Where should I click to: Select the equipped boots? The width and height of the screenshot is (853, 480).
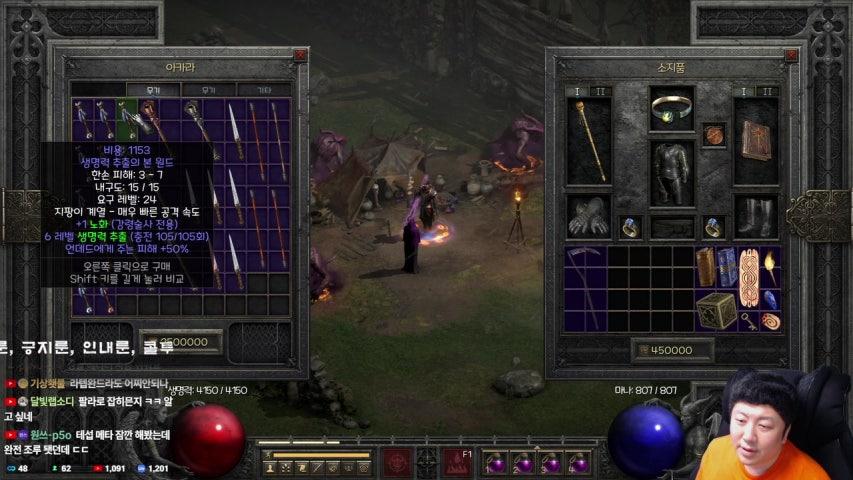pyautogui.click(x=755, y=216)
